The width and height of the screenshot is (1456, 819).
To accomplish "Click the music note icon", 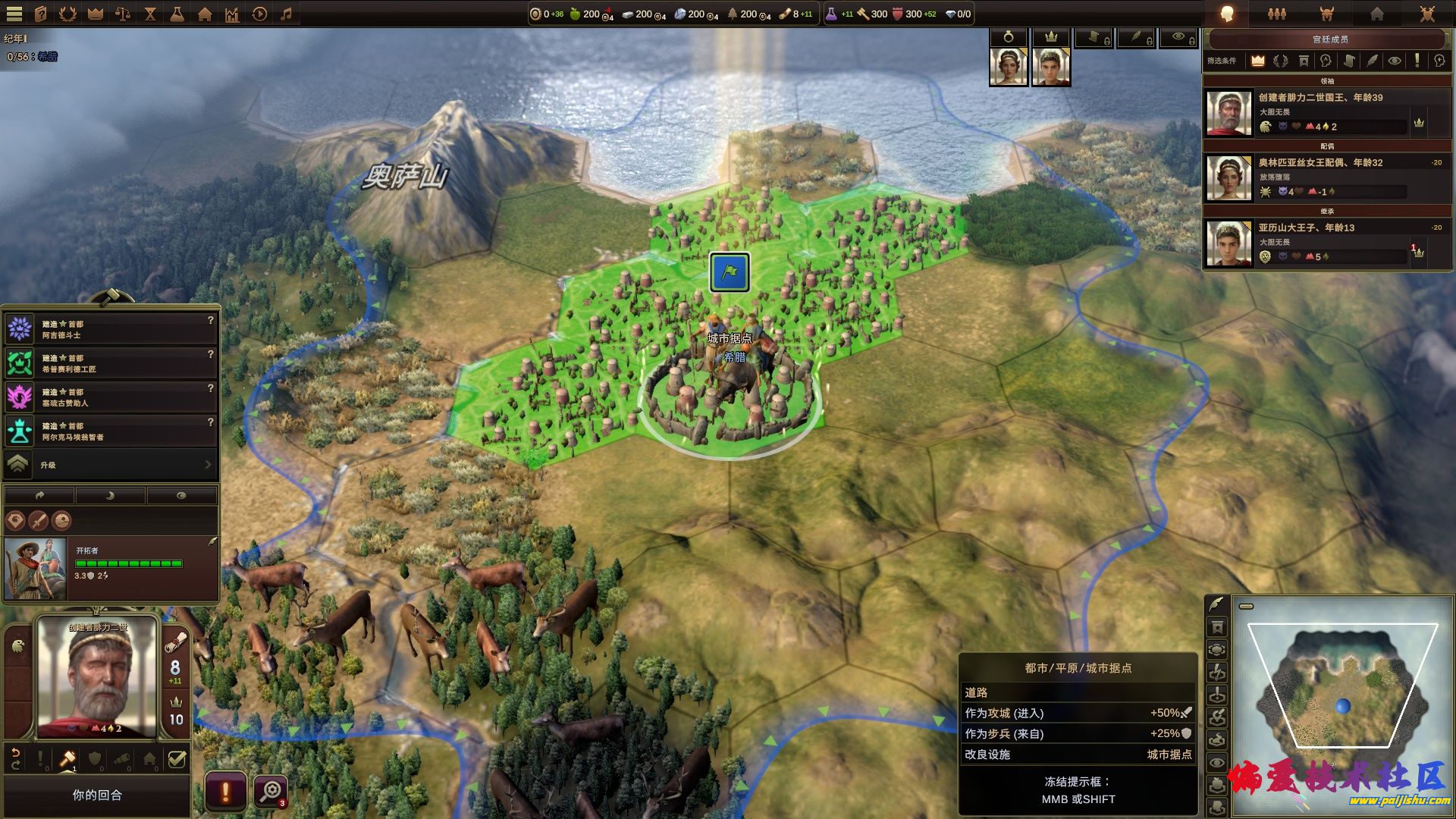I will pos(287,14).
